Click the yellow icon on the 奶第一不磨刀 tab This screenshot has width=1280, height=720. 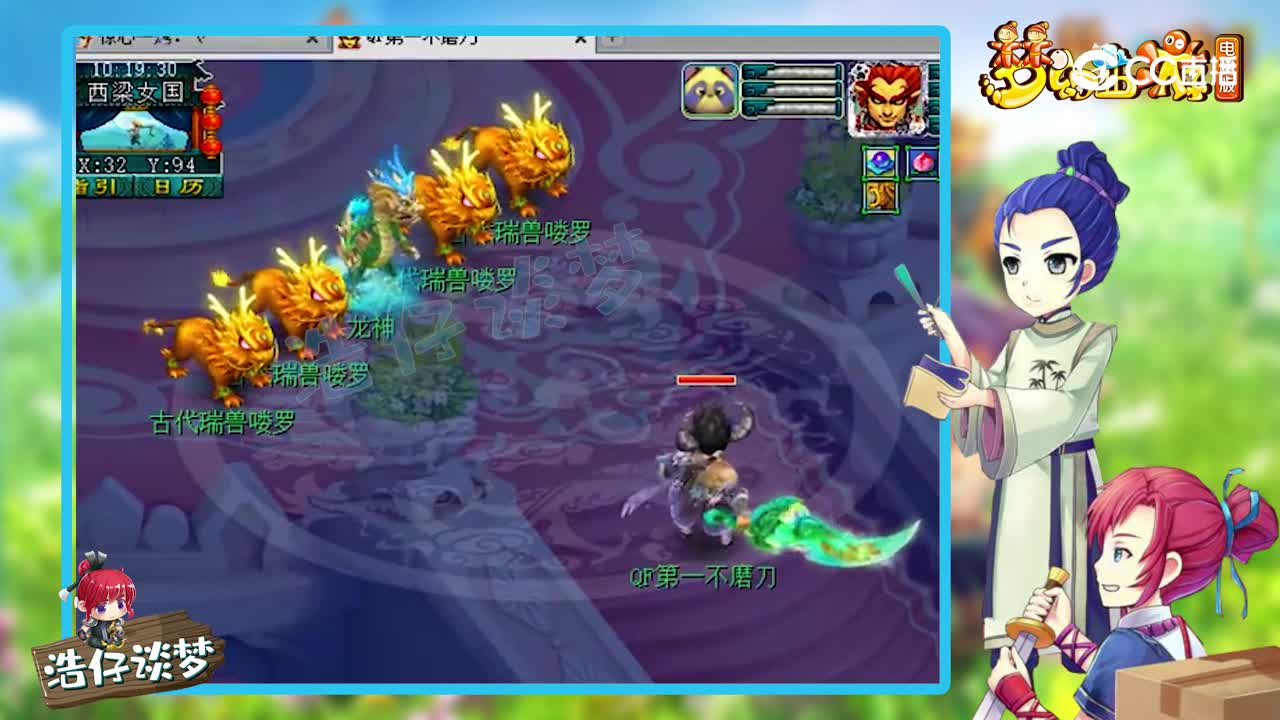coord(350,41)
